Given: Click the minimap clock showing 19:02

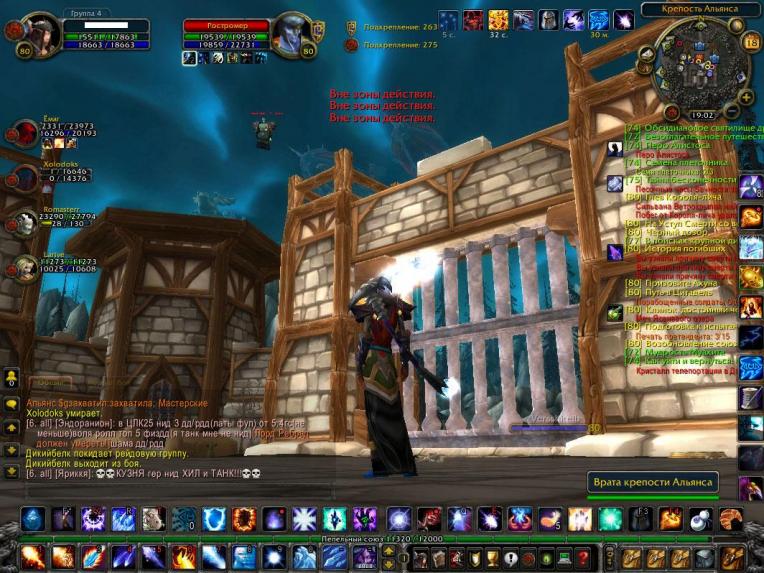Looking at the screenshot, I should click(x=703, y=116).
